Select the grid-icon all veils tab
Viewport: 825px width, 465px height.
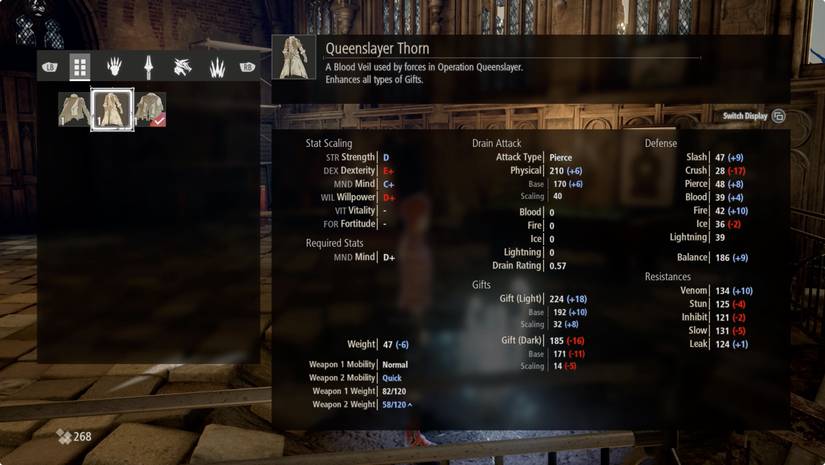point(80,67)
